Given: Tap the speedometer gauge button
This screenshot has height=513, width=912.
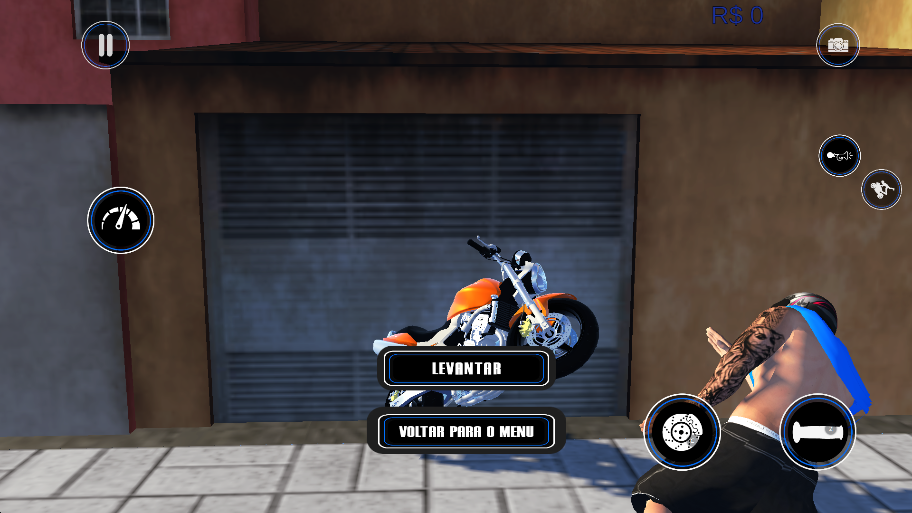Looking at the screenshot, I should (121, 220).
